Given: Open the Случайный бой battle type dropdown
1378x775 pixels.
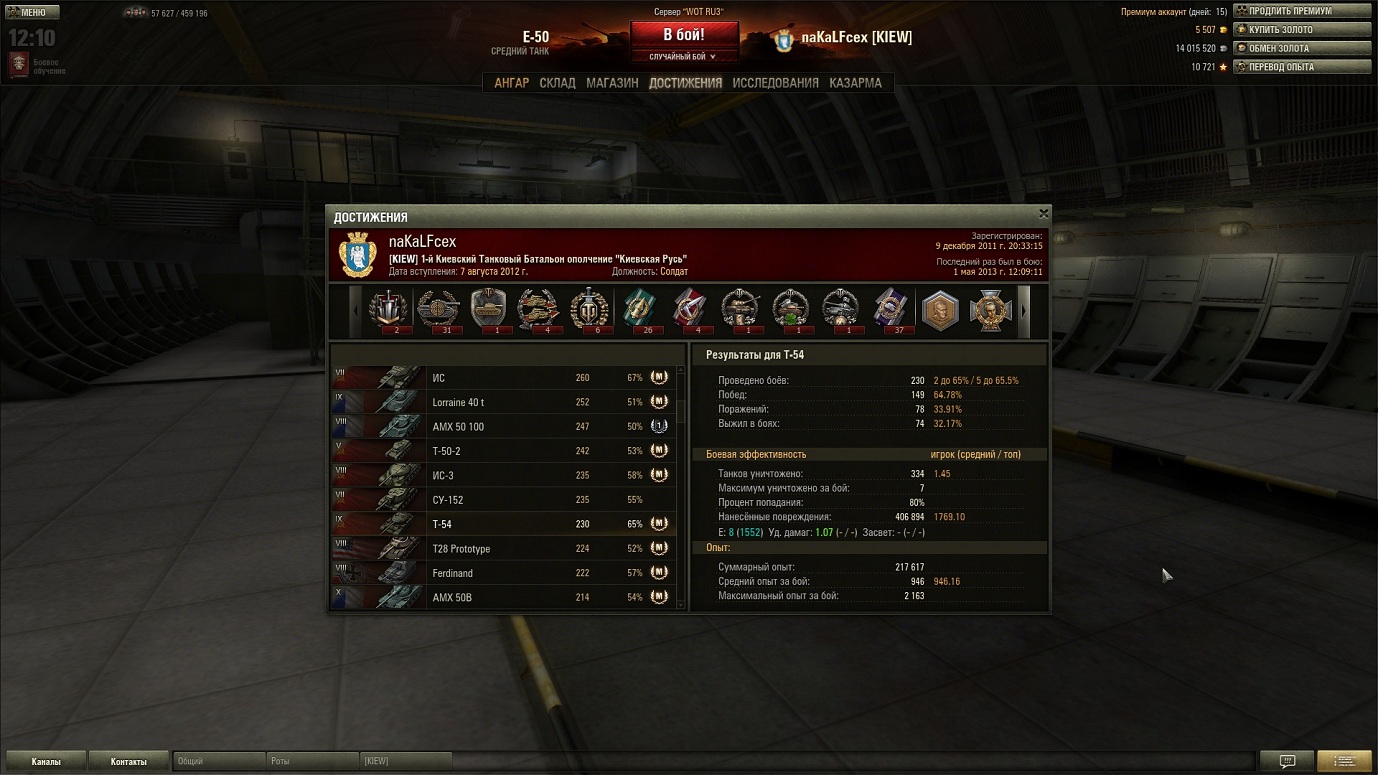Looking at the screenshot, I should (x=684, y=57).
